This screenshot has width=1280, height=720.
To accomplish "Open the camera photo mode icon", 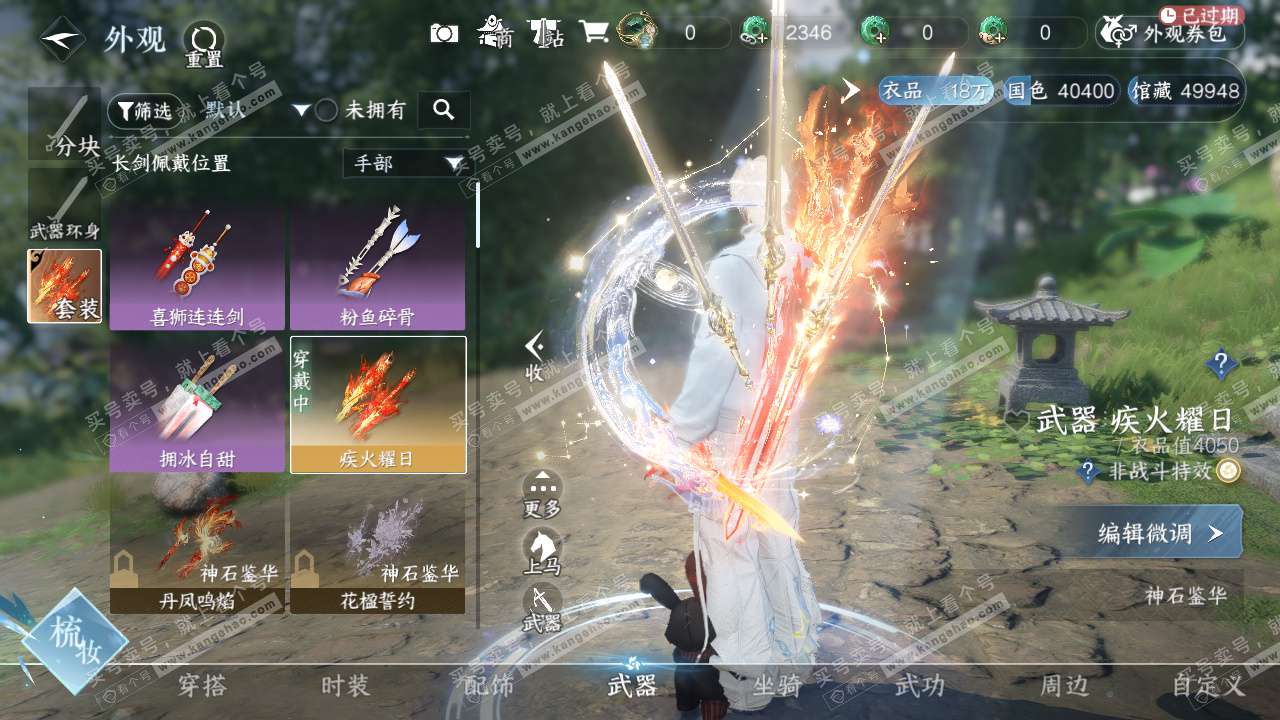I will 444,33.
